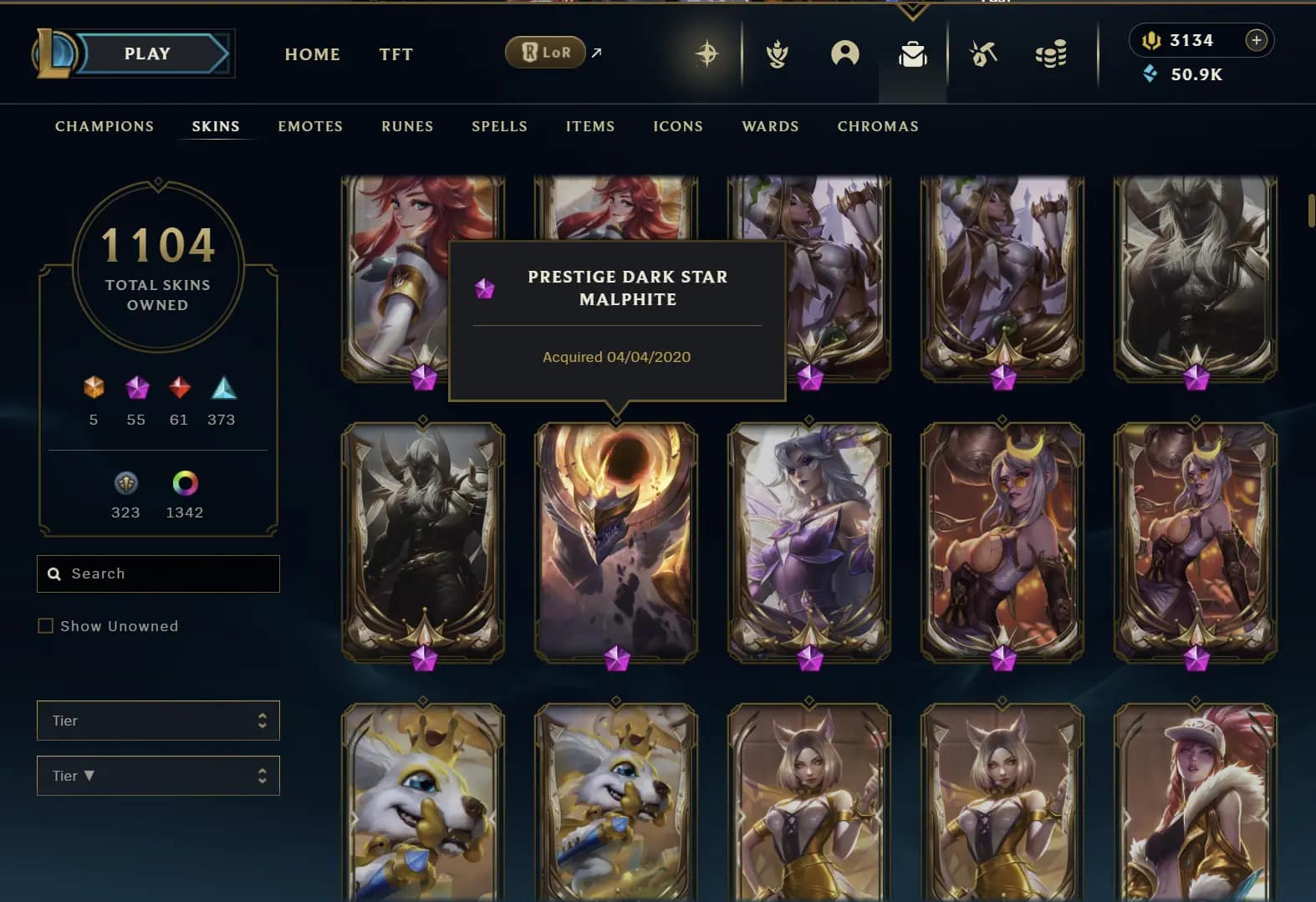Click the skin Search field
1316x902 pixels.
167,573
